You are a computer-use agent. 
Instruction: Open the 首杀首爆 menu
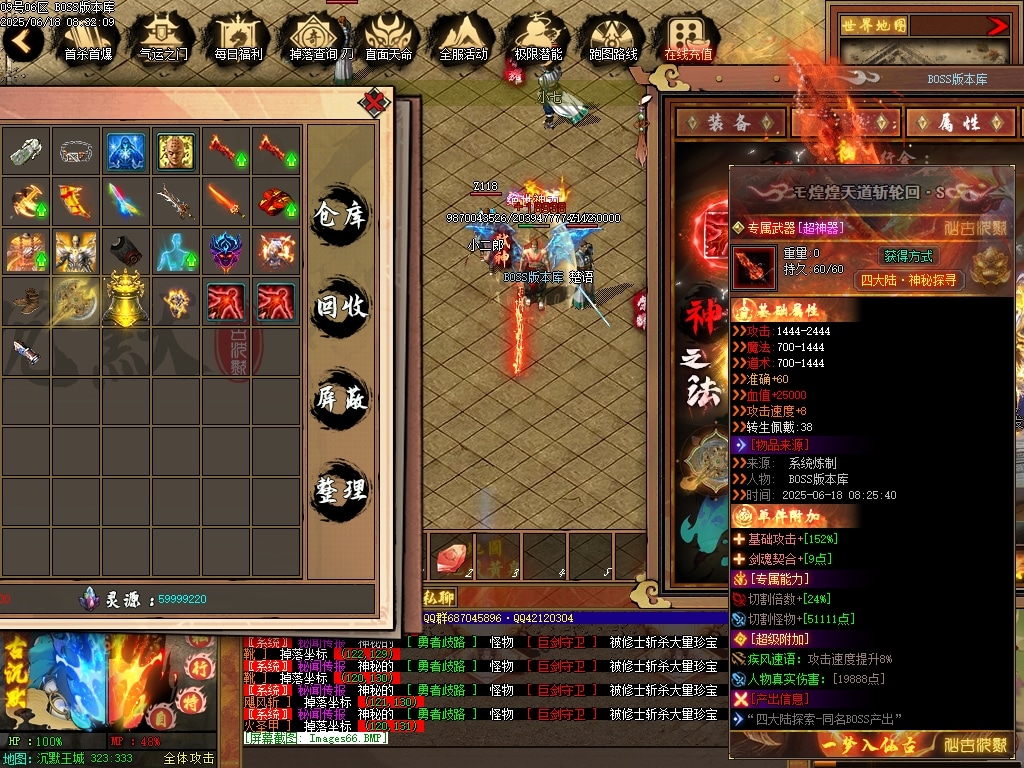click(x=88, y=40)
